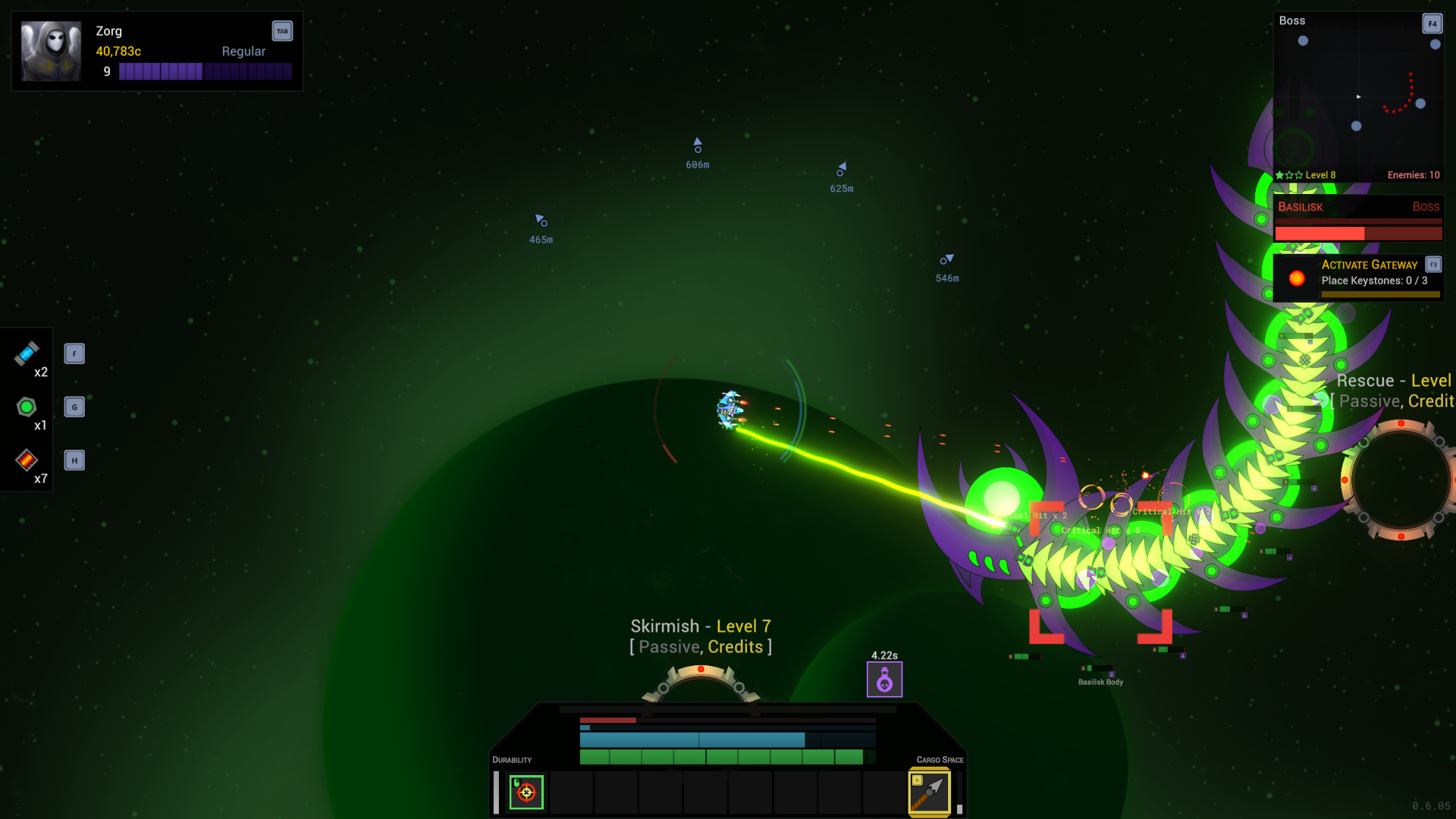Use the green hexagon consumable showing x1

click(x=27, y=407)
